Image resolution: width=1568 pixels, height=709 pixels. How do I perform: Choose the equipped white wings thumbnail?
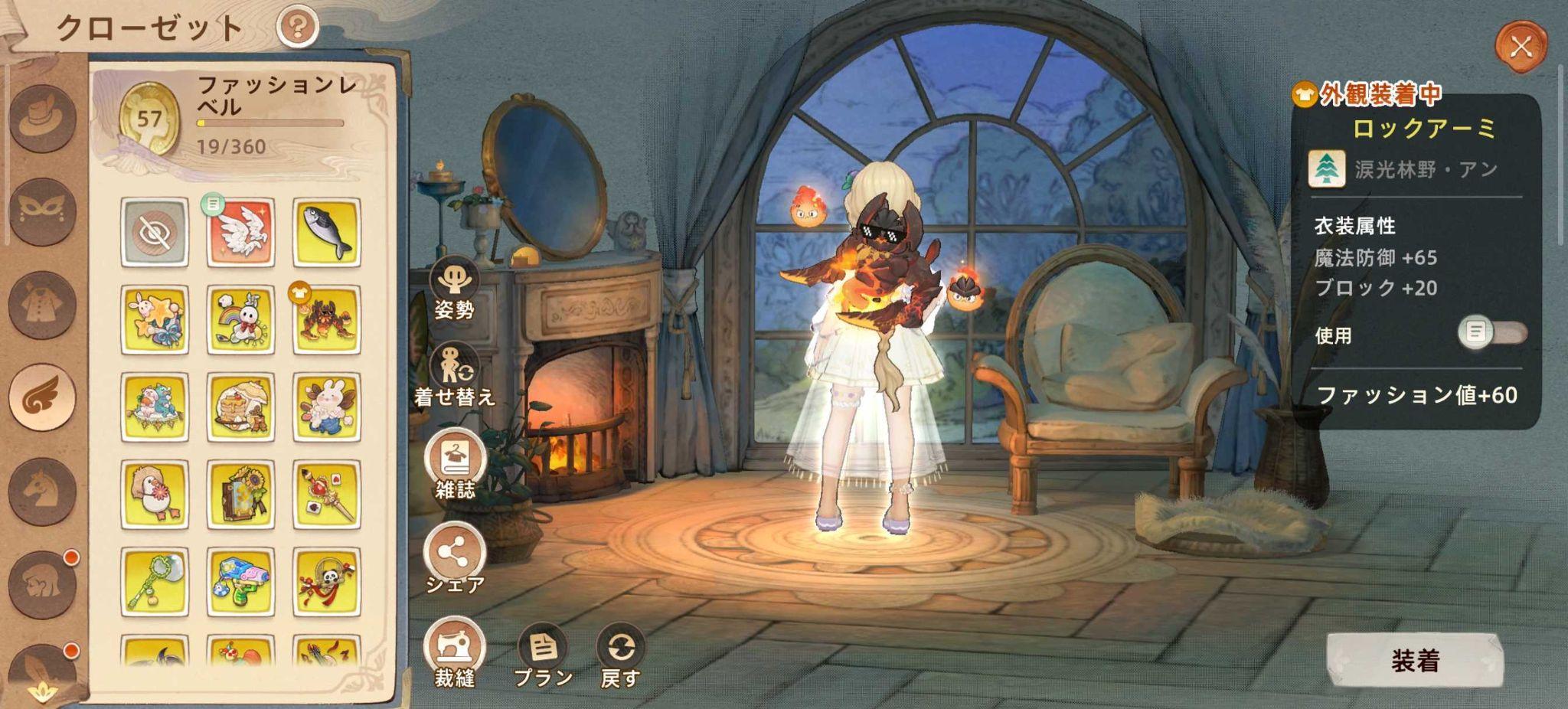tap(240, 234)
